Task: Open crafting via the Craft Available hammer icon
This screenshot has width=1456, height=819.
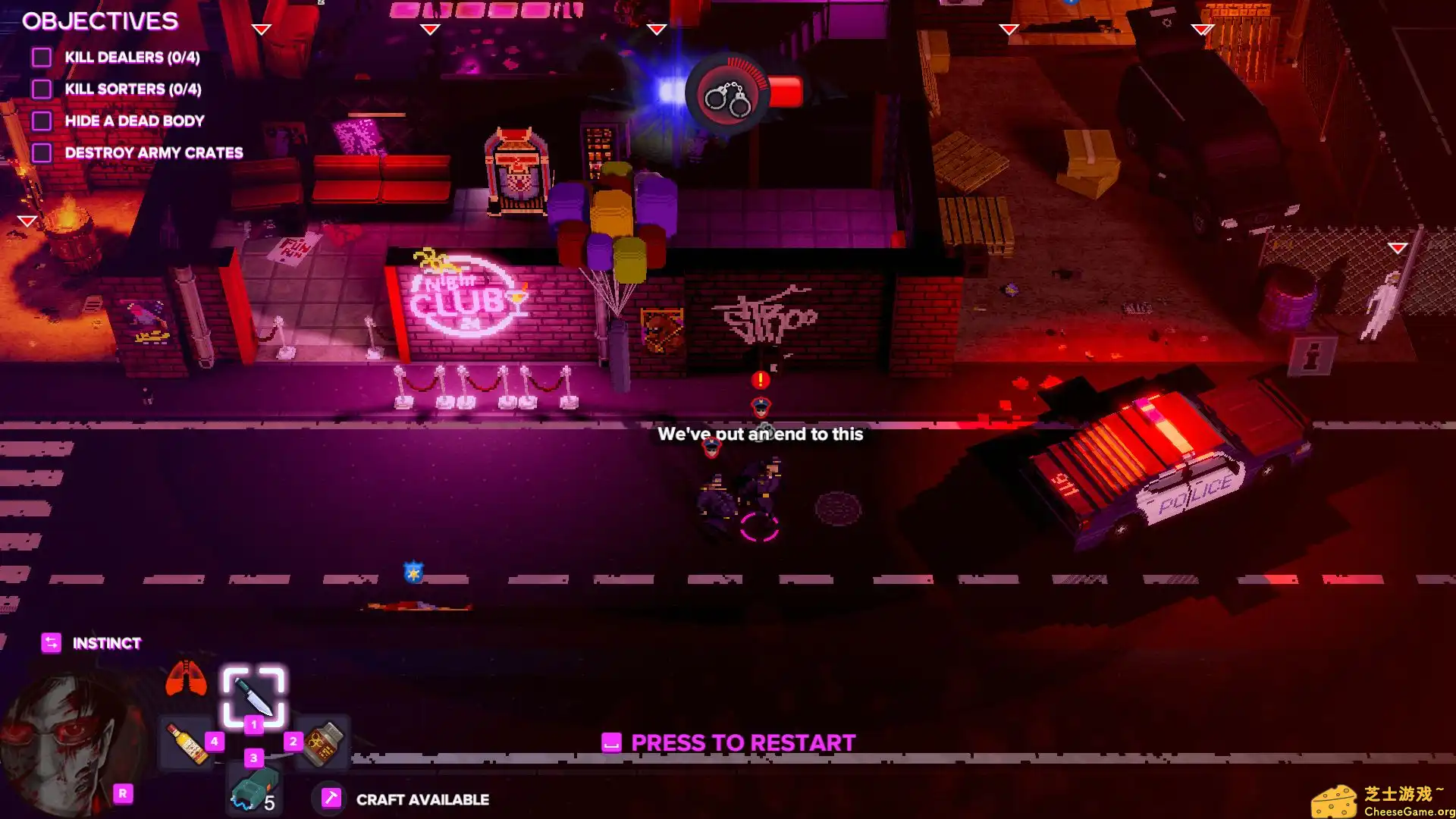Action: point(331,798)
